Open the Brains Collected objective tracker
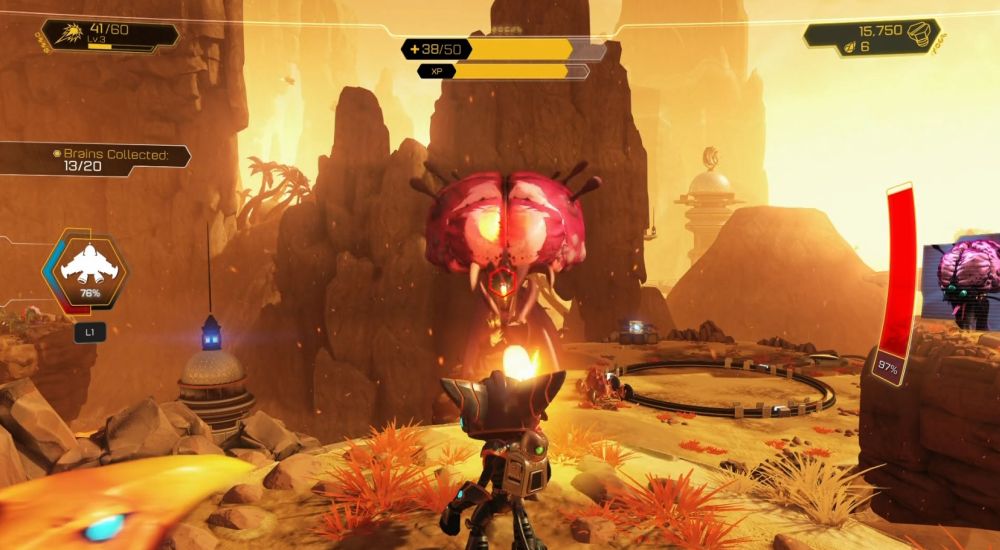Image resolution: width=1000 pixels, height=550 pixels. [x=121, y=161]
